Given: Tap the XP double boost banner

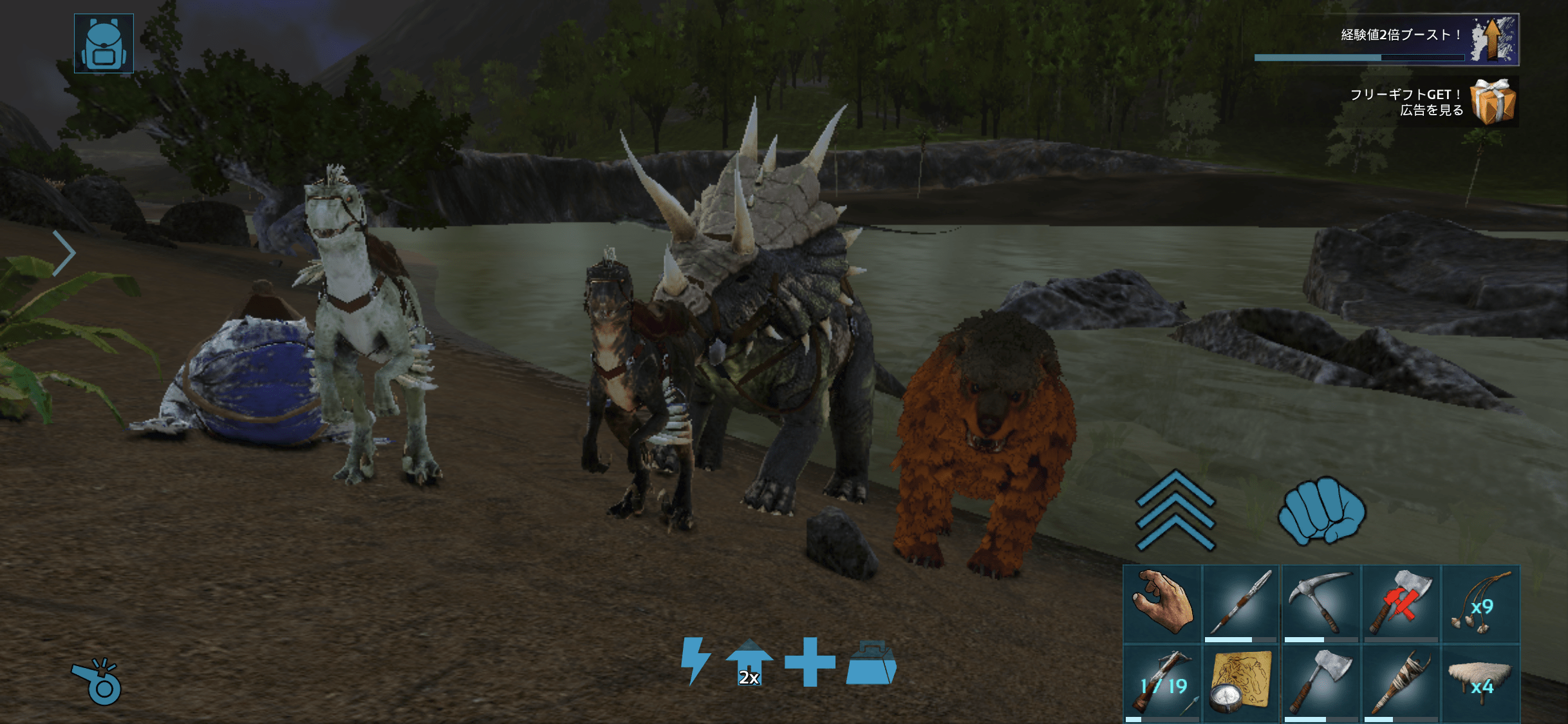Looking at the screenshot, I should click(x=1386, y=39).
